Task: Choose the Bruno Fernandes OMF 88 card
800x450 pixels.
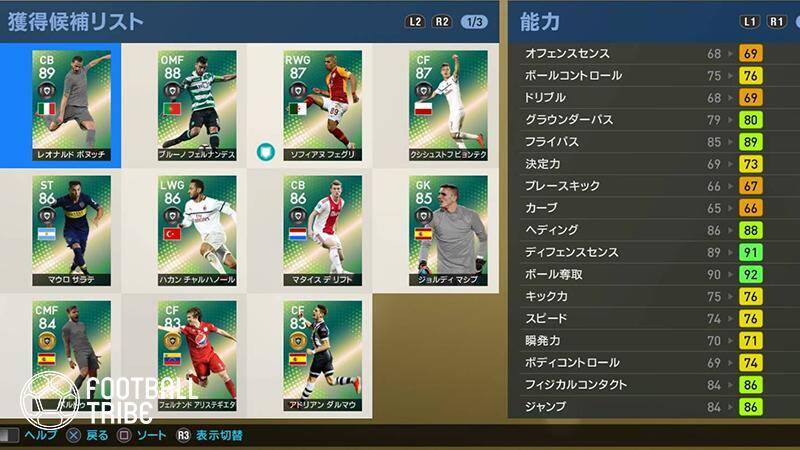Action: click(x=197, y=105)
